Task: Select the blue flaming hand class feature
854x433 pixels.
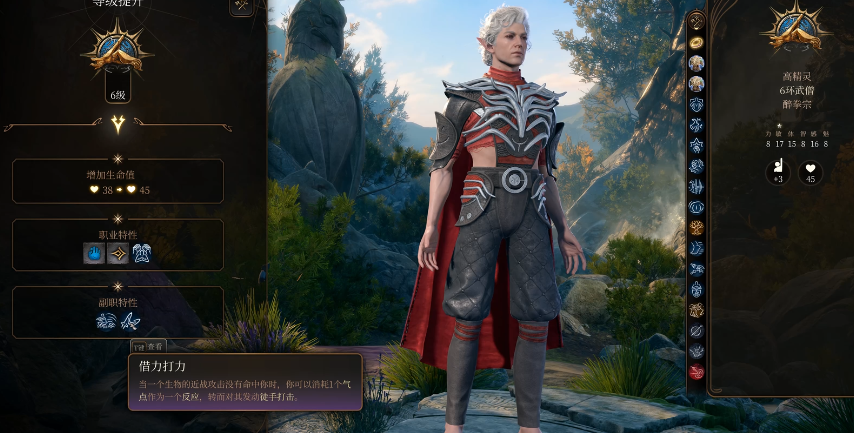Action: [94, 254]
